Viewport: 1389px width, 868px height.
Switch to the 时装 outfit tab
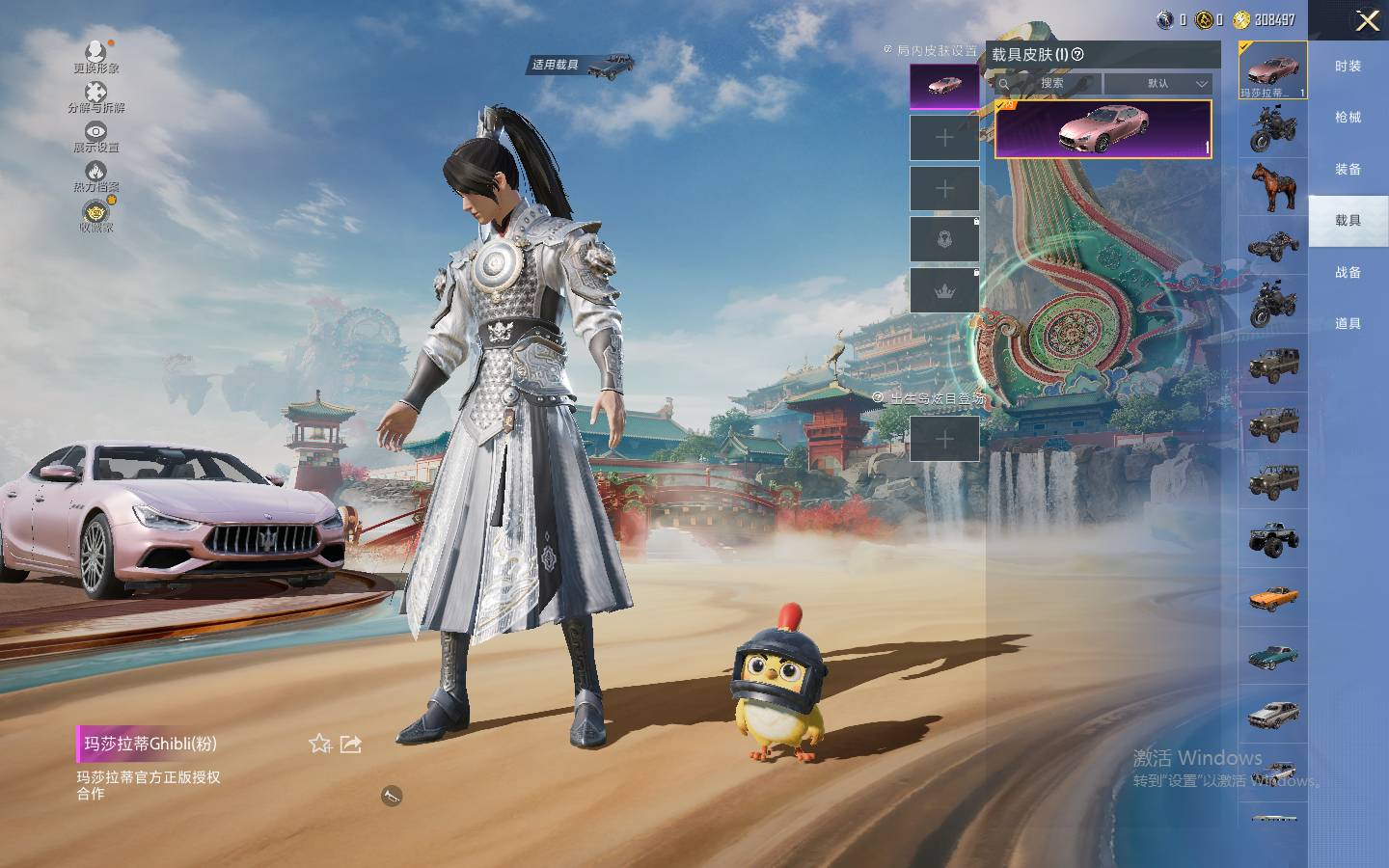click(x=1348, y=67)
